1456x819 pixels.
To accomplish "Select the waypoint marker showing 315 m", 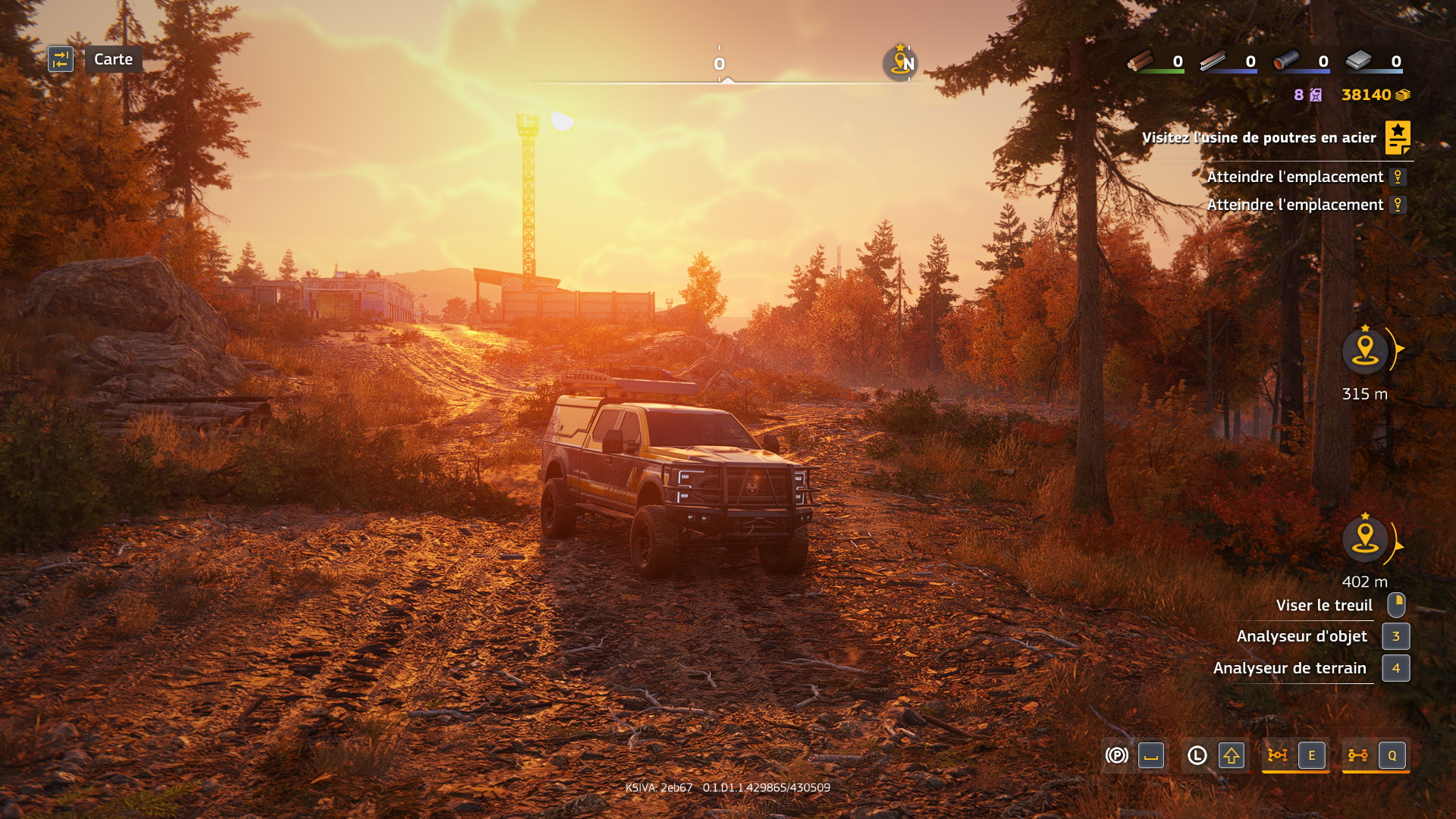I will pyautogui.click(x=1365, y=350).
